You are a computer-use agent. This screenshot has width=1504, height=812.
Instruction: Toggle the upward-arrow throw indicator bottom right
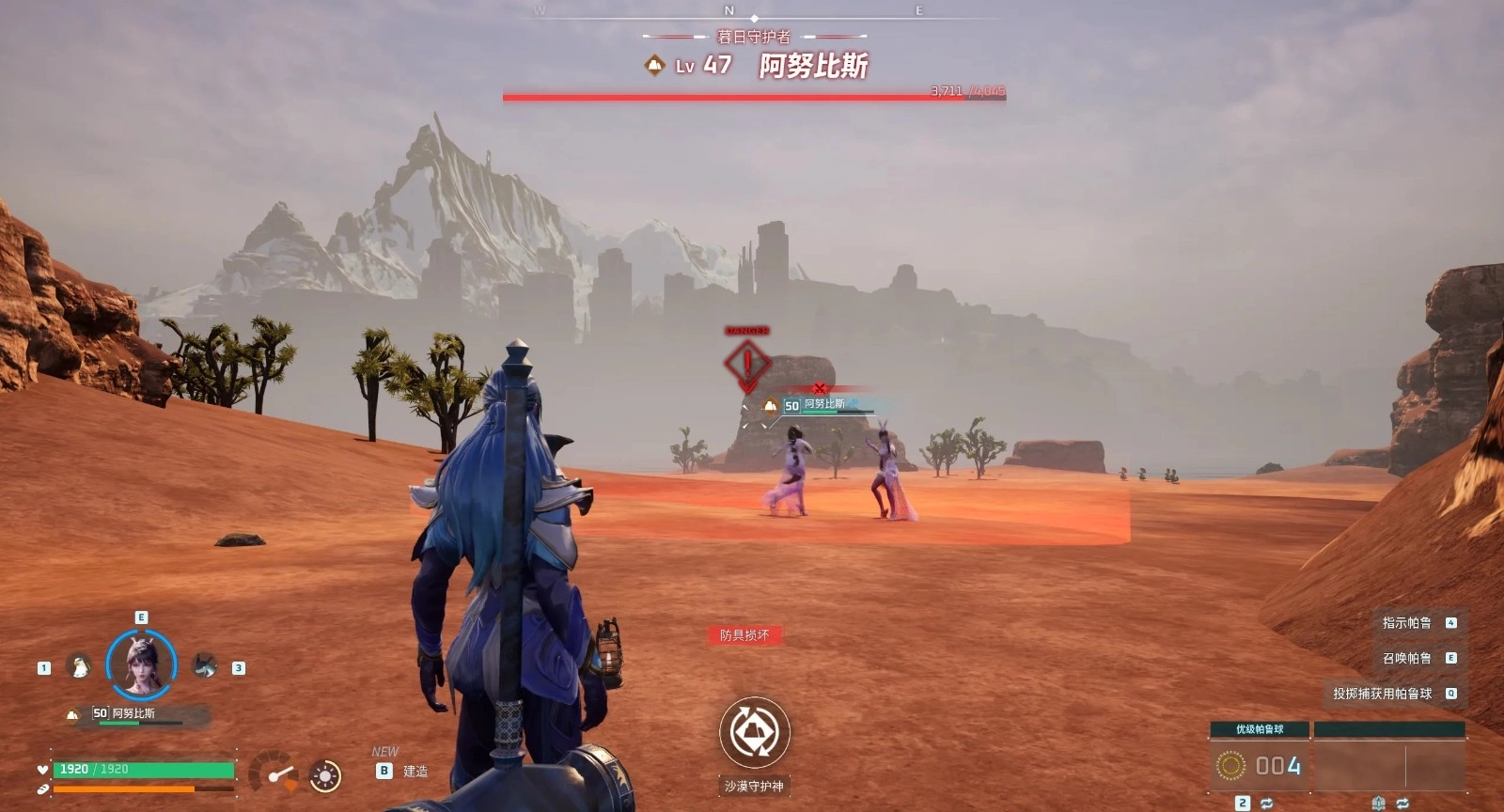1379,803
